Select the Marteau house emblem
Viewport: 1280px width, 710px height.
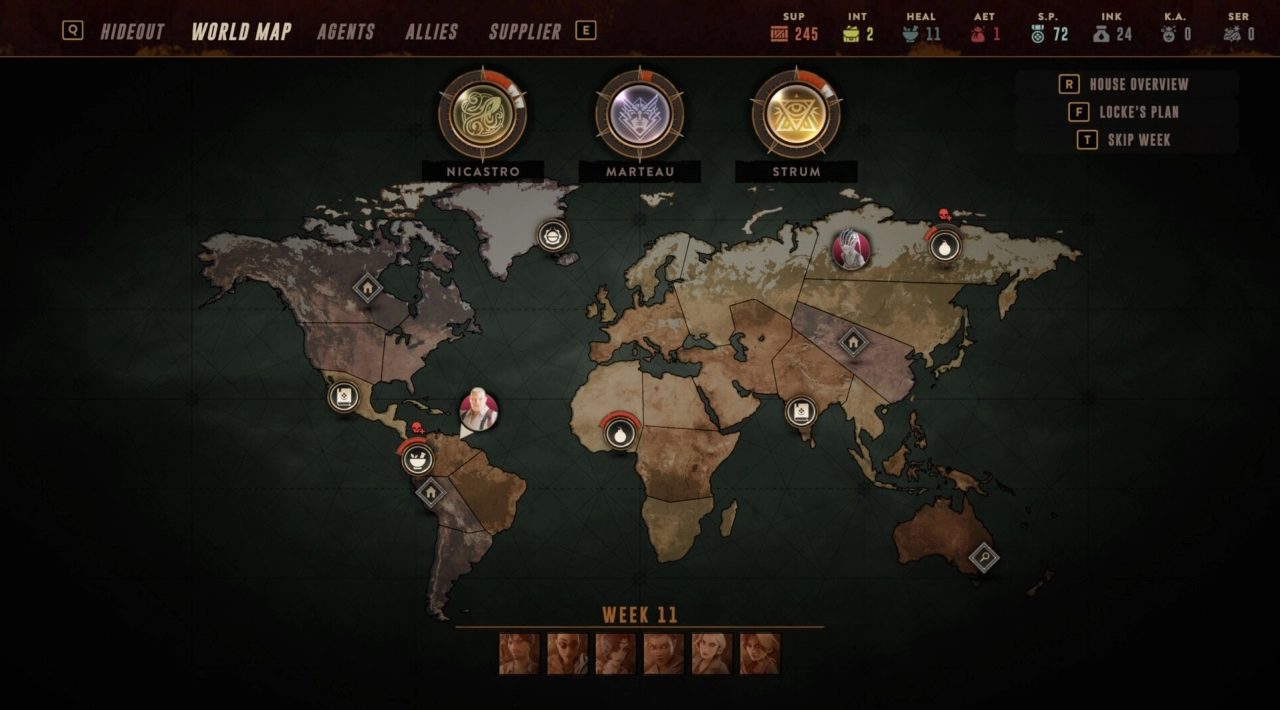(x=640, y=115)
